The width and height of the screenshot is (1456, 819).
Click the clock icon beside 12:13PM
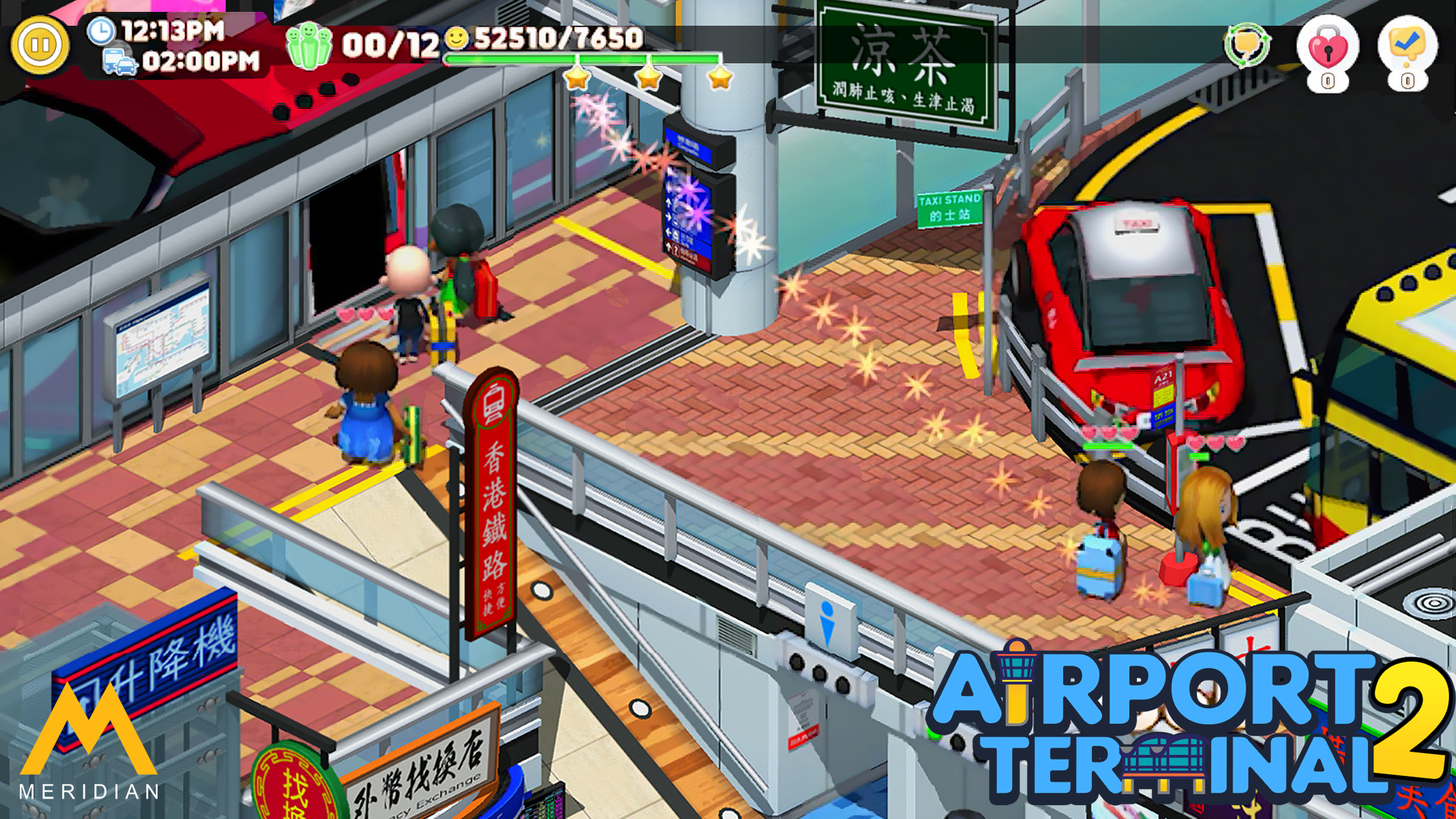click(x=100, y=30)
